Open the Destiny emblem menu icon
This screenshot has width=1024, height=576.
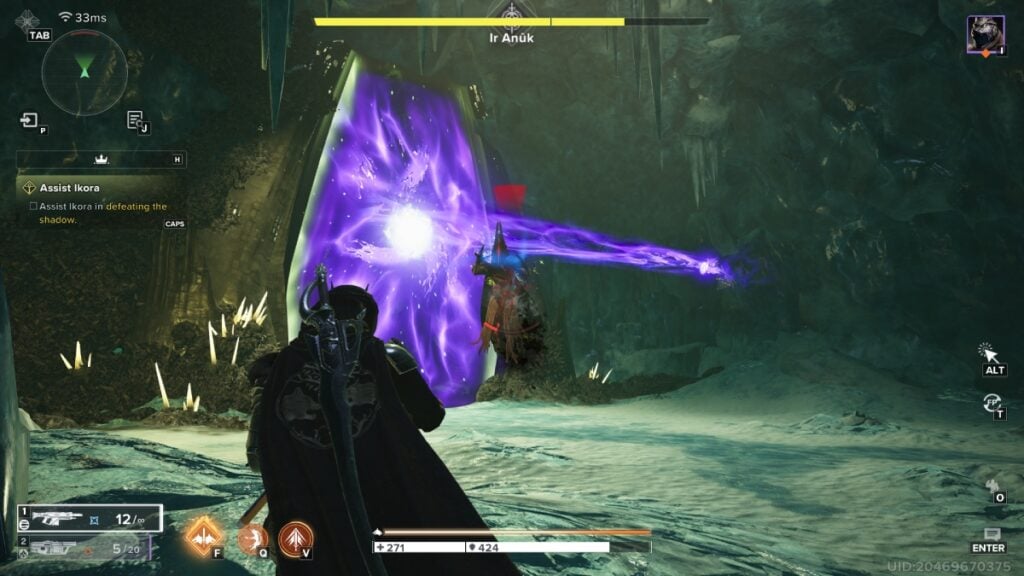point(27,20)
